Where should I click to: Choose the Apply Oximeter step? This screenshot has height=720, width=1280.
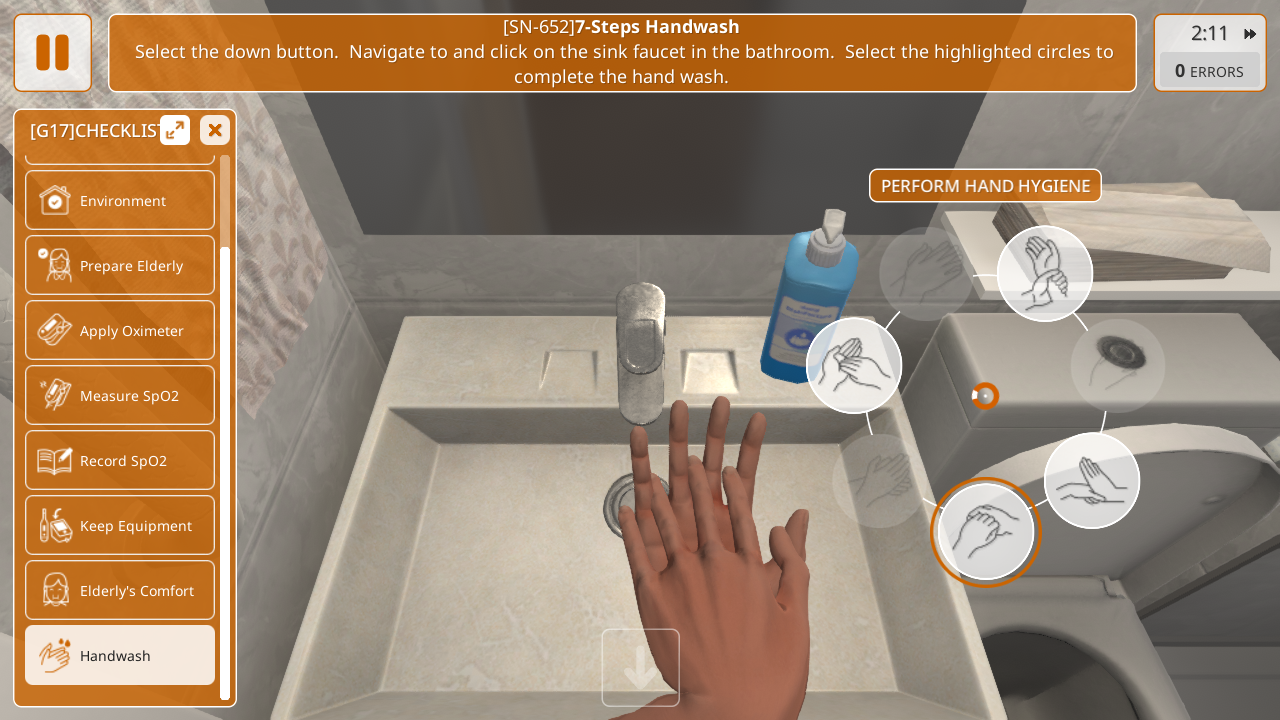click(x=120, y=330)
